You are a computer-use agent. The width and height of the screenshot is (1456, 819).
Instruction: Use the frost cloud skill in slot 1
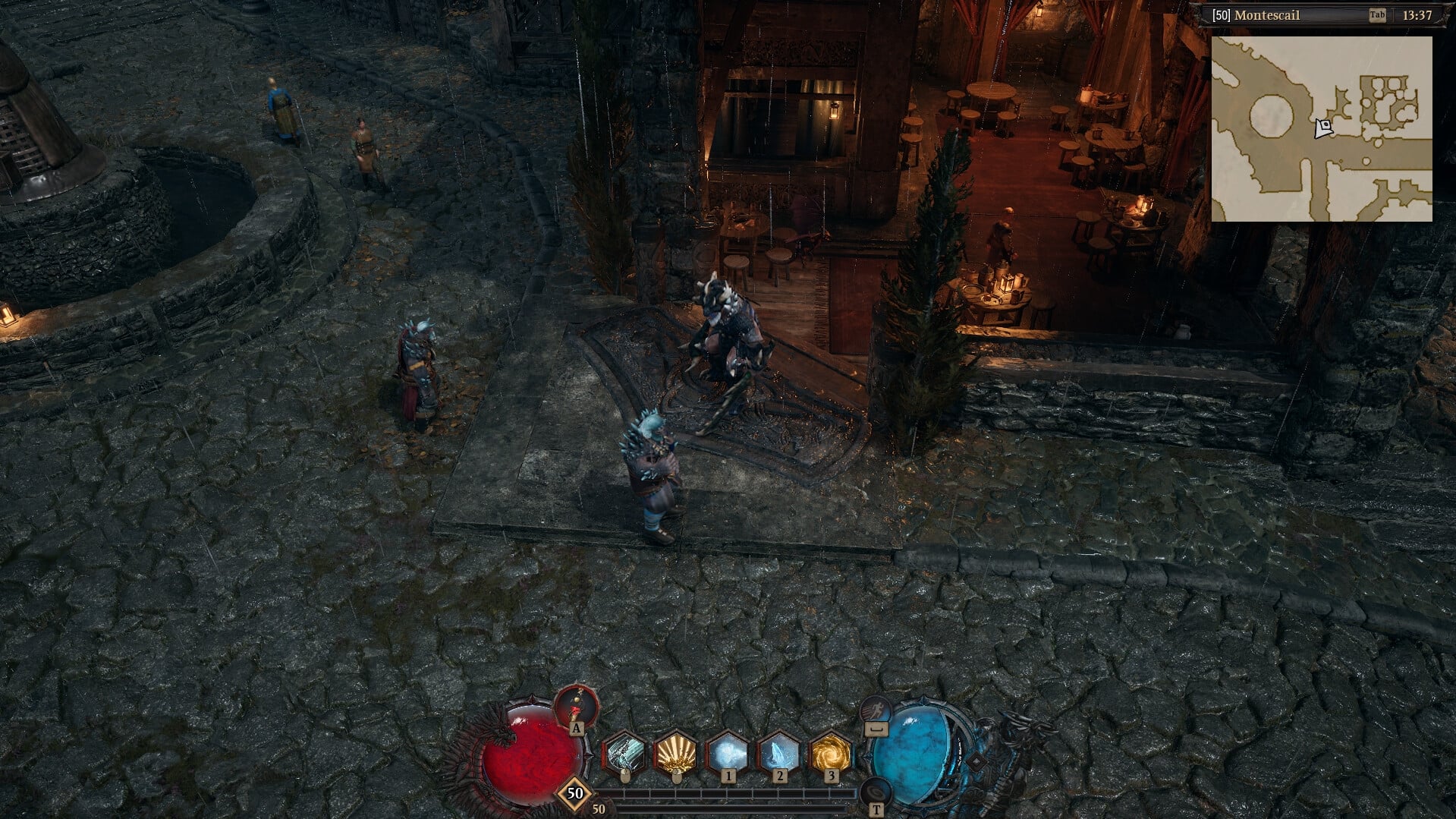pos(728,752)
